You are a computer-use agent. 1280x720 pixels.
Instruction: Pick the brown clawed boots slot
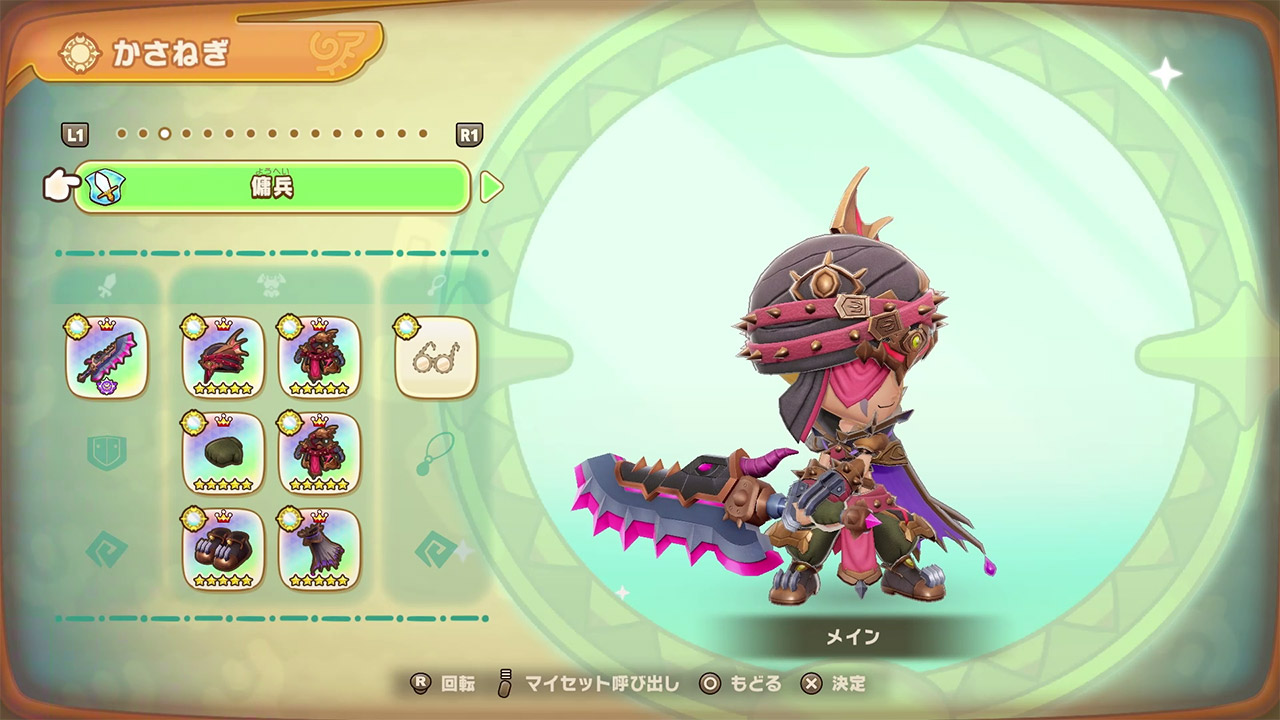coord(223,549)
